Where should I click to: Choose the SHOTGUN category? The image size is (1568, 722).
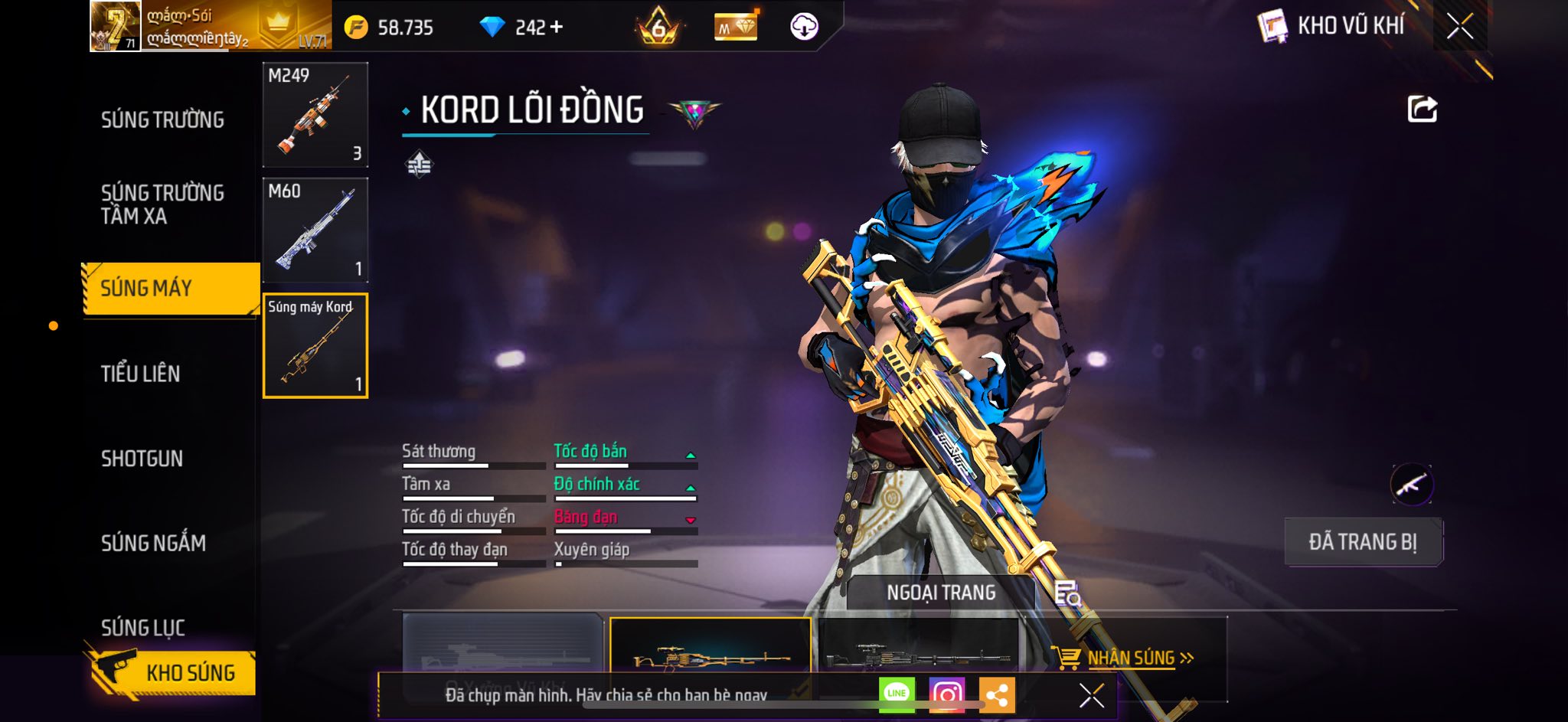click(x=142, y=459)
